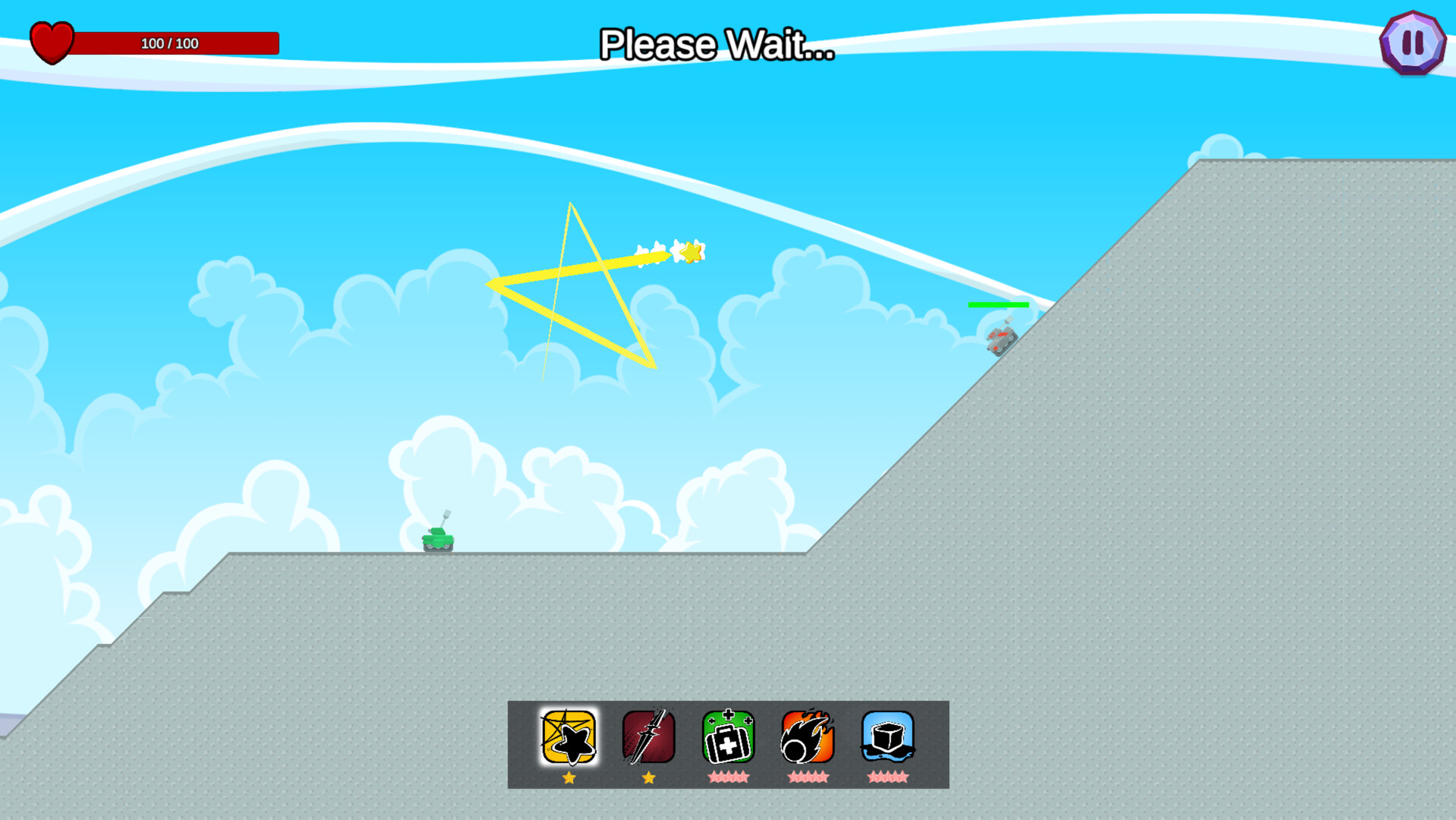This screenshot has width=1456, height=820.
Task: Click the enemy's green health bar
Action: pos(998,304)
